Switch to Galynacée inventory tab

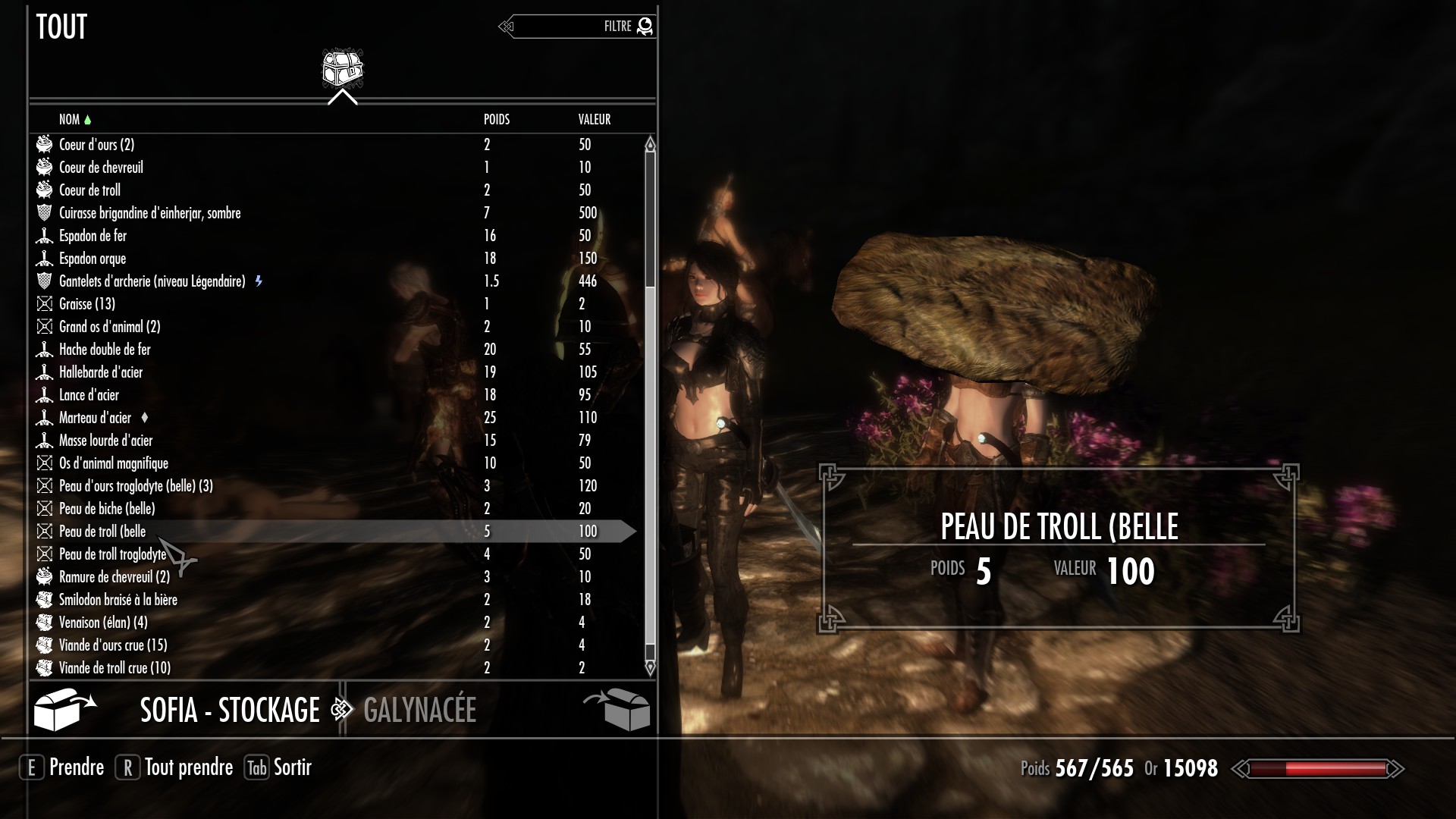click(419, 711)
